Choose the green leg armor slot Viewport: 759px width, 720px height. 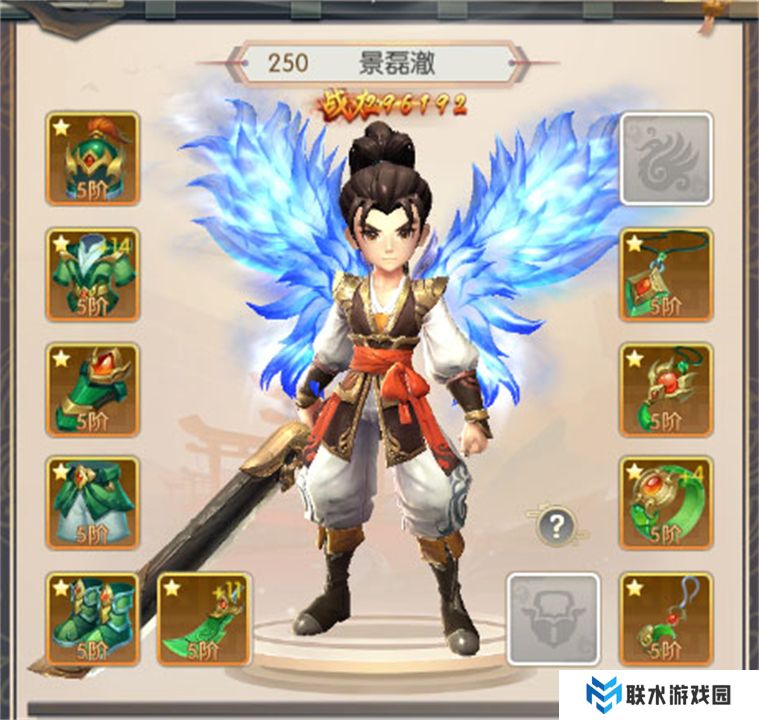click(92, 504)
